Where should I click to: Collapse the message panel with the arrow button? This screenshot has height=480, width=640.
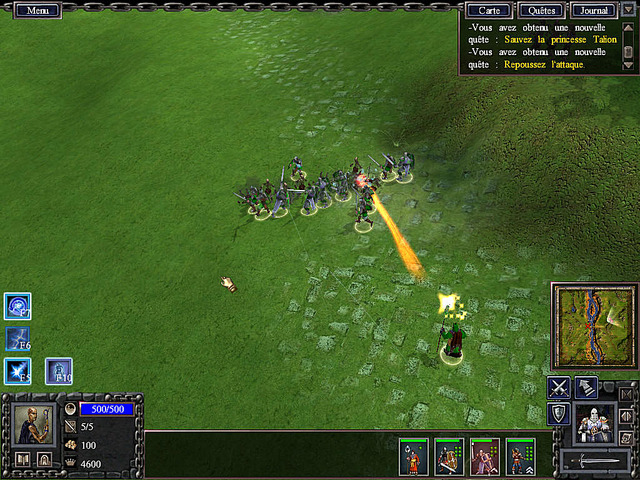(x=629, y=10)
